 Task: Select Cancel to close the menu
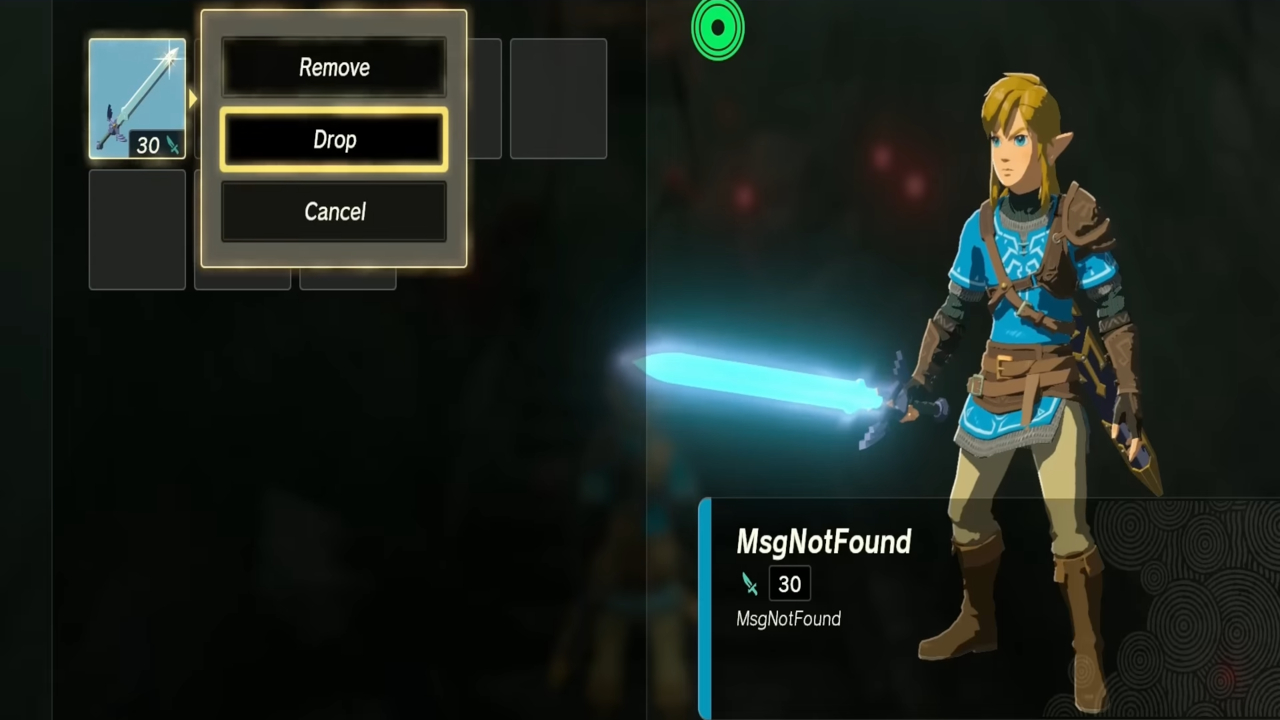tap(334, 211)
